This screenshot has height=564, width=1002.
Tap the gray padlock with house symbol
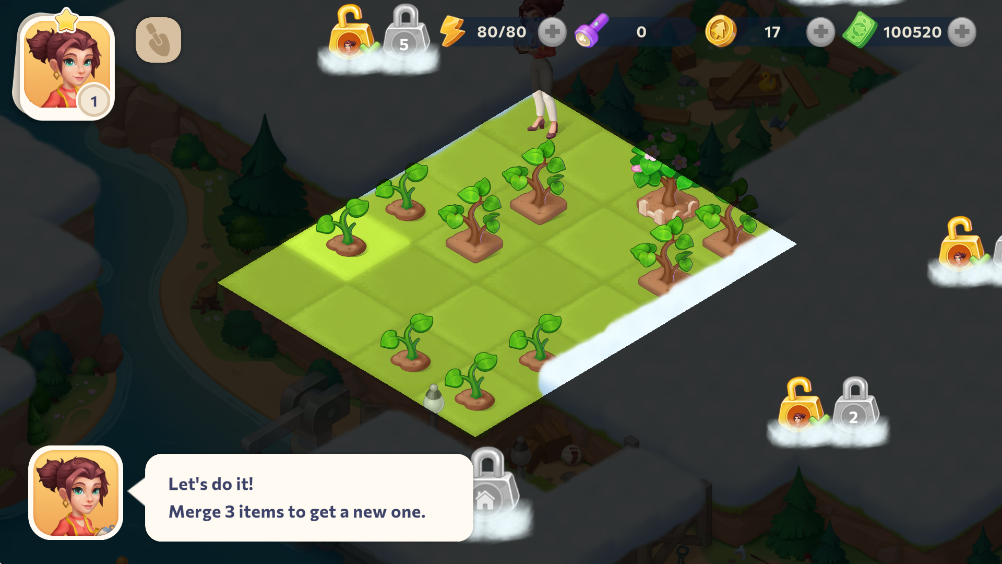pyautogui.click(x=487, y=484)
